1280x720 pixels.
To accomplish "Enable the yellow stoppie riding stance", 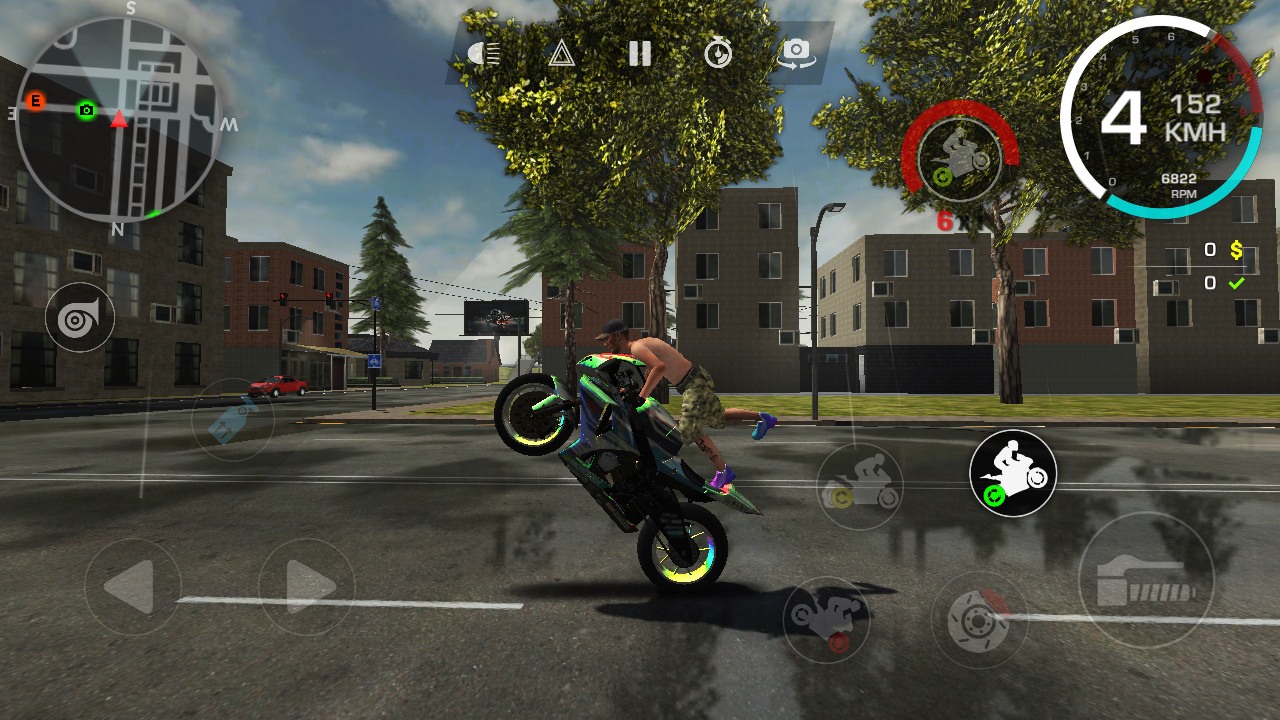I will (x=862, y=485).
